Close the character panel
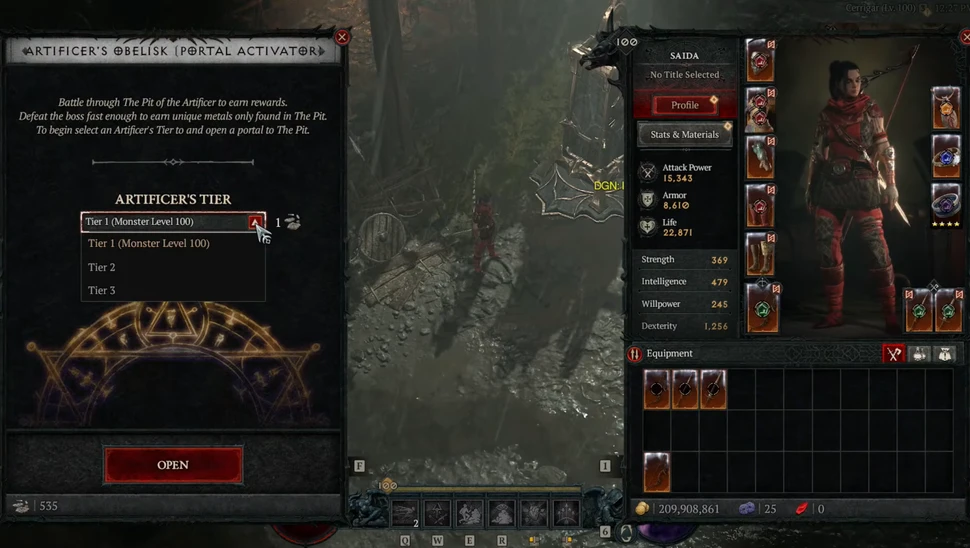Screen dimensions: 970x548 click(x=966, y=37)
